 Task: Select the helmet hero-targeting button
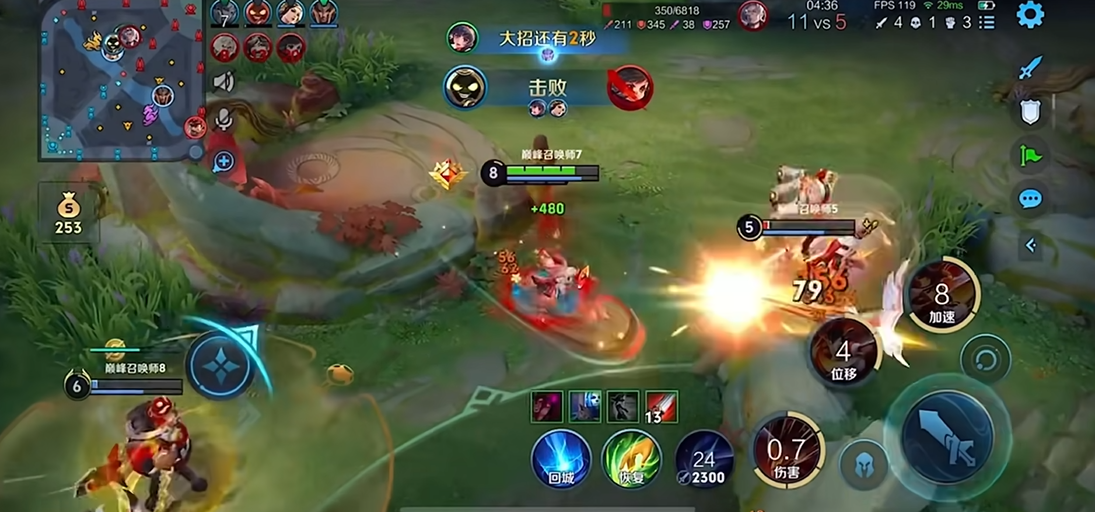click(x=863, y=465)
